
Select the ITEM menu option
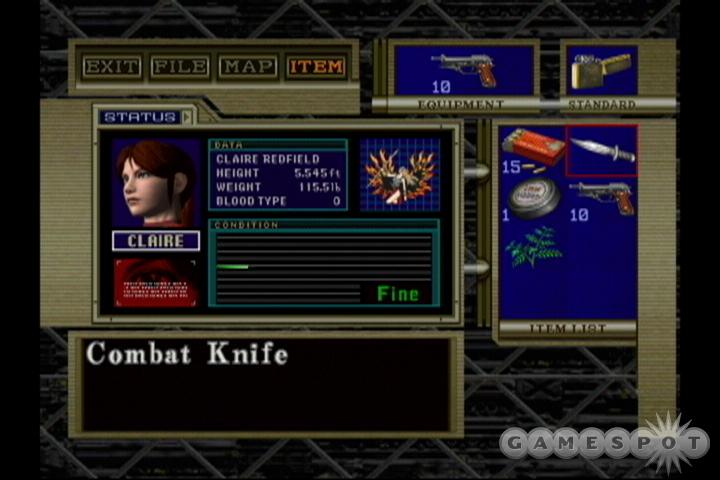(316, 67)
